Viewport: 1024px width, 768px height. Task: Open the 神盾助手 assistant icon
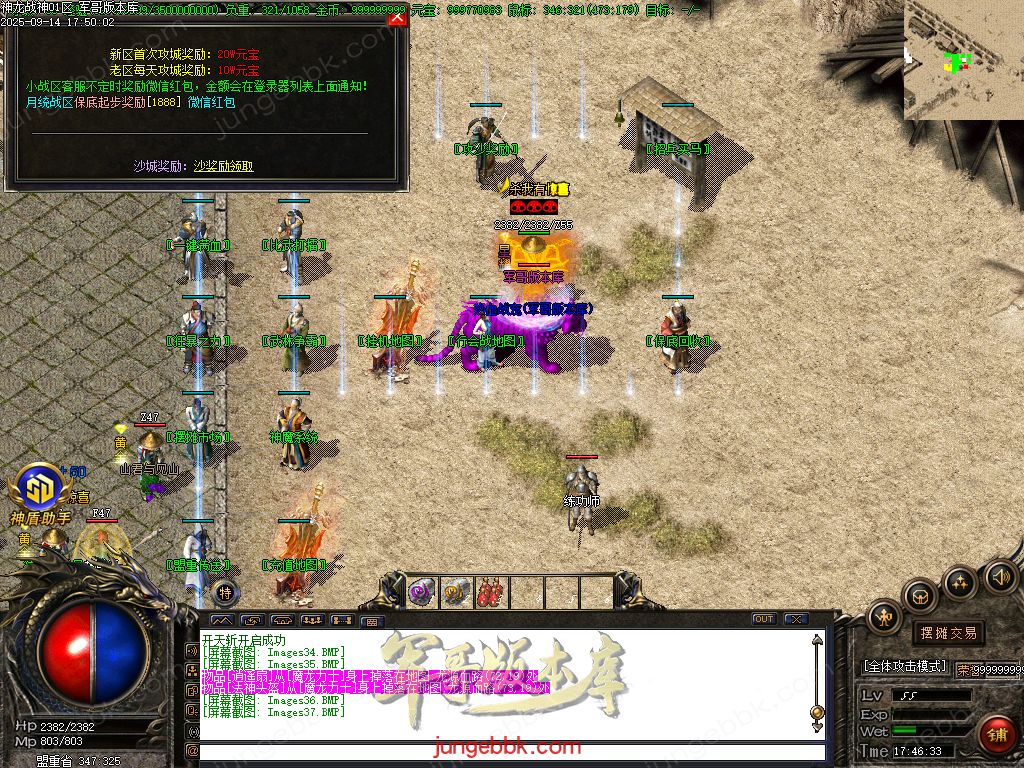[x=41, y=489]
